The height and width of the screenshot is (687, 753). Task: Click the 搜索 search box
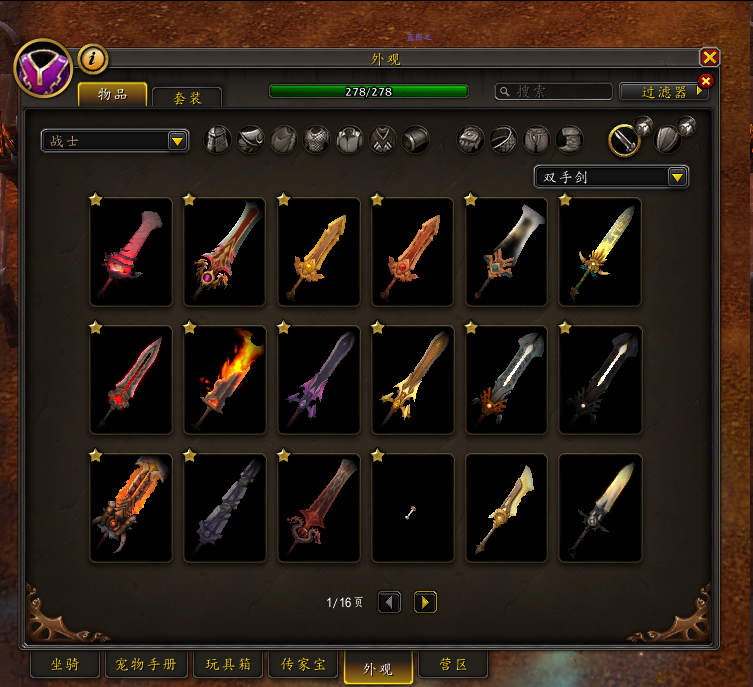point(554,91)
